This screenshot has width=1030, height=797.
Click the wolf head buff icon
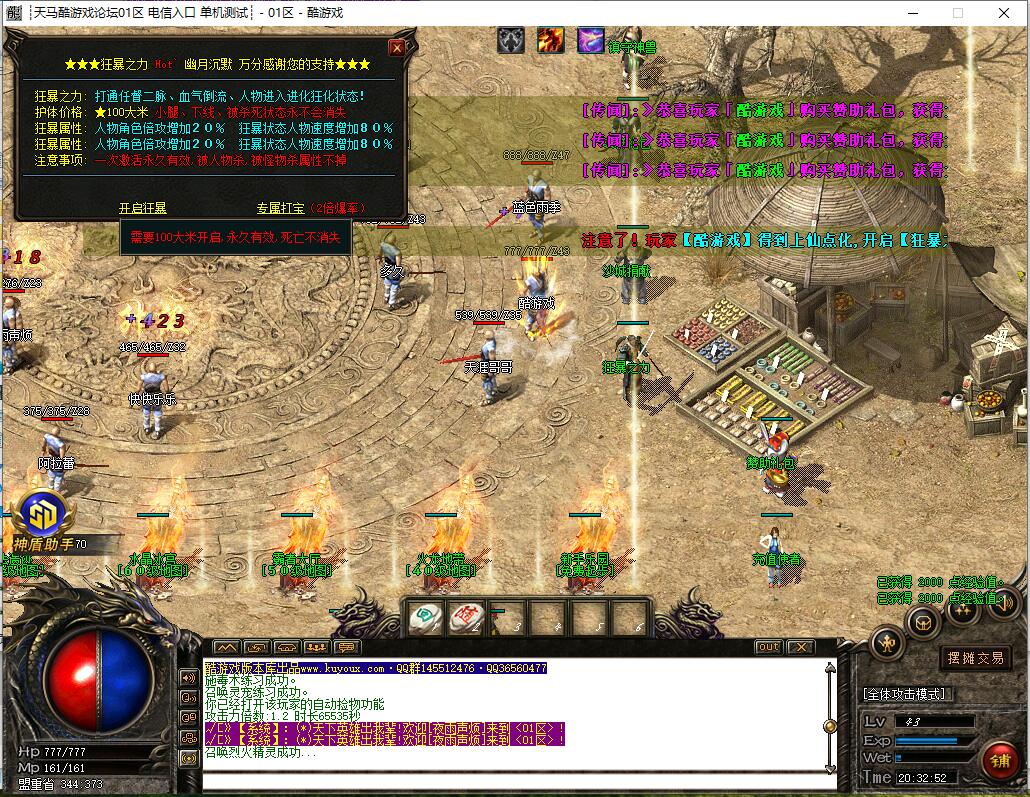[511, 41]
